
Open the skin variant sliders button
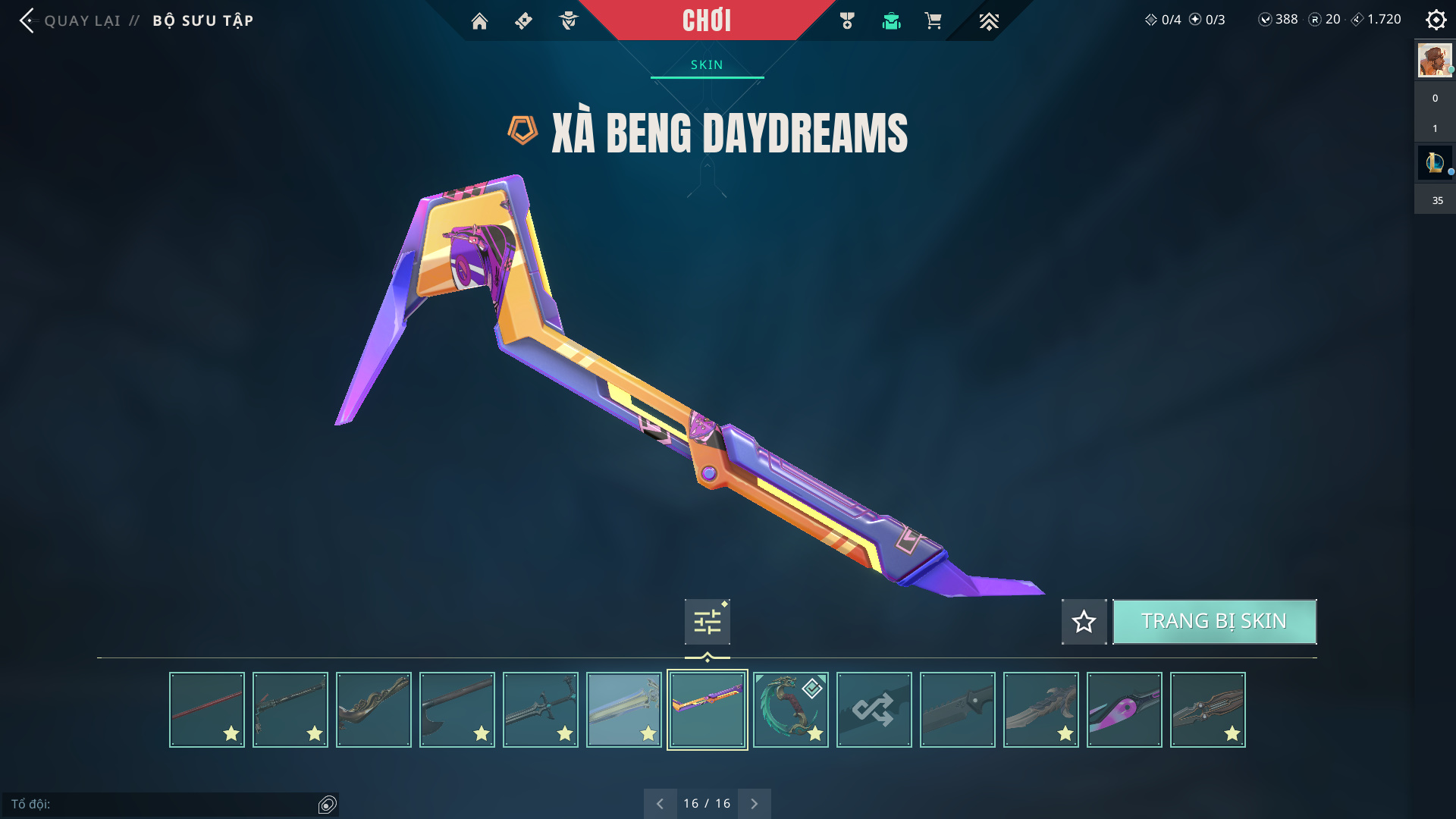(x=707, y=622)
